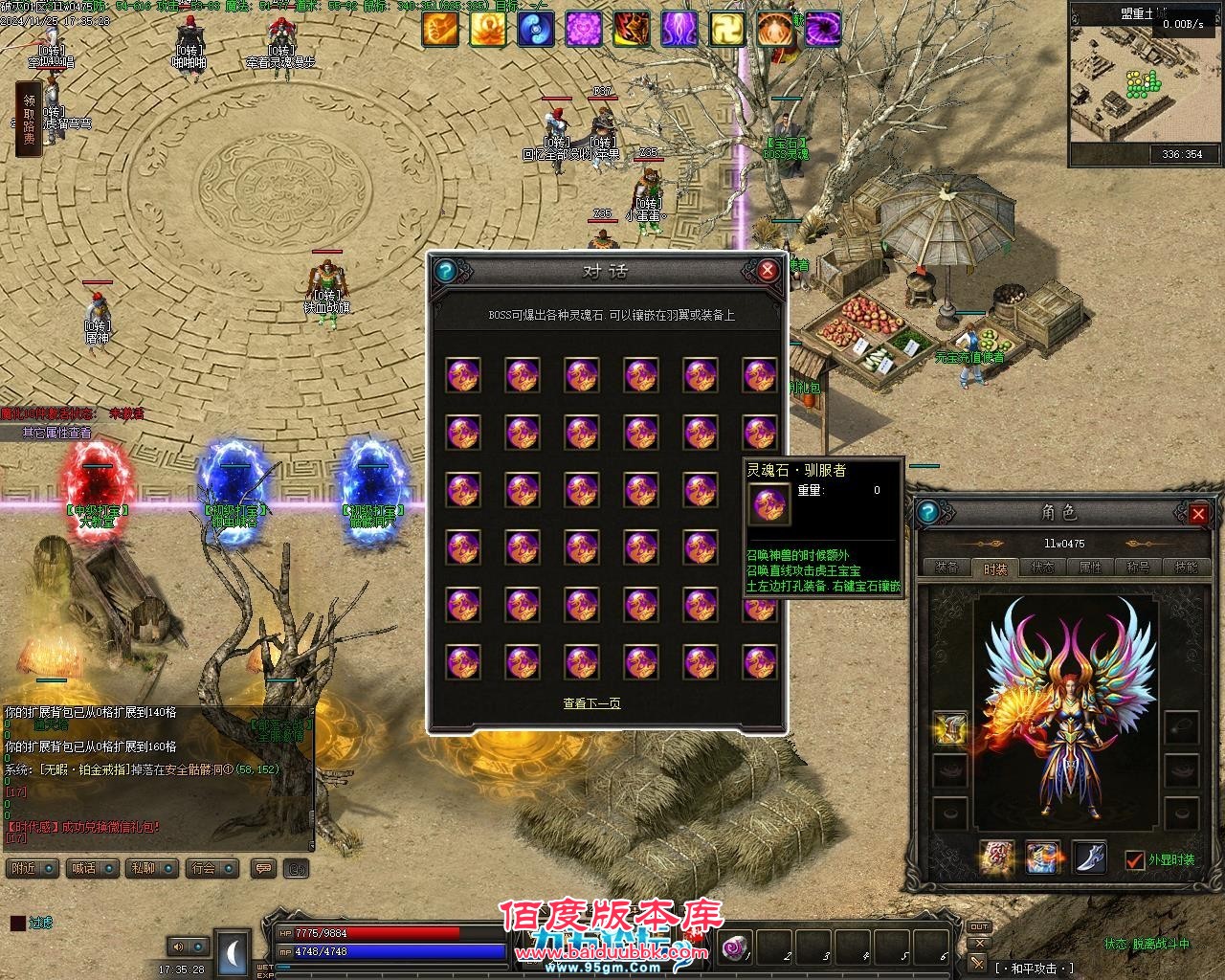Switch to the 技能 skills tab
1225x980 pixels.
[x=1186, y=568]
